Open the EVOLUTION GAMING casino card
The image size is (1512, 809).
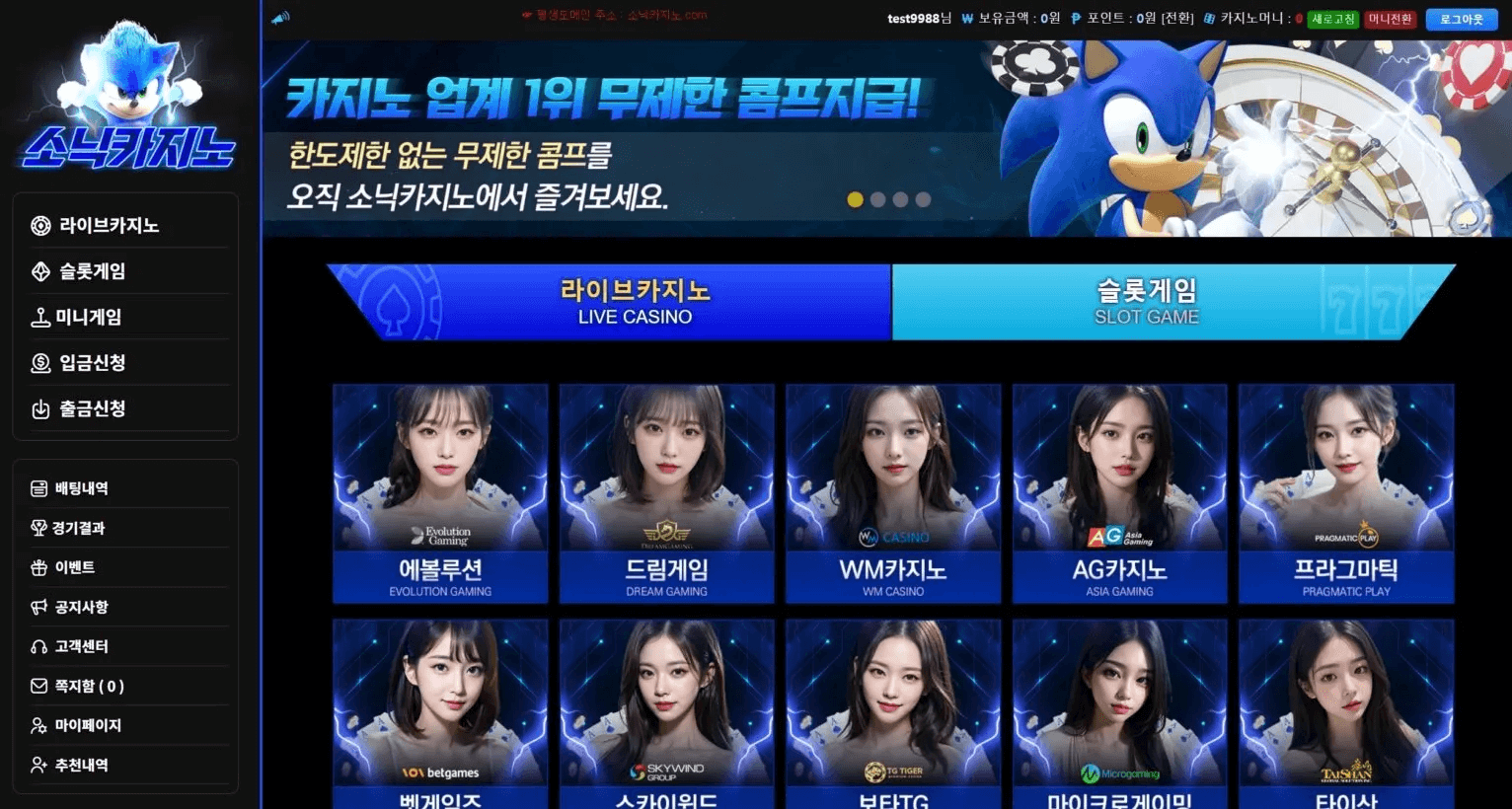(439, 493)
